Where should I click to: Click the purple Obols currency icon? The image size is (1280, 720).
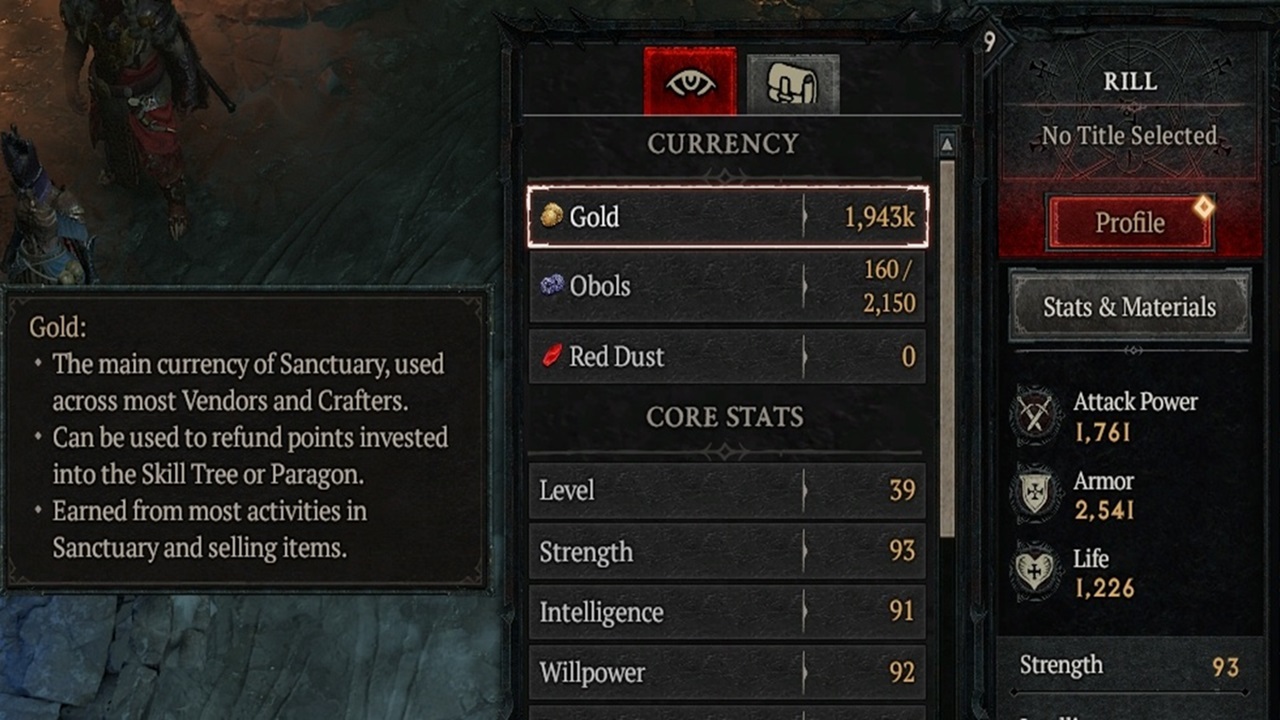click(552, 287)
